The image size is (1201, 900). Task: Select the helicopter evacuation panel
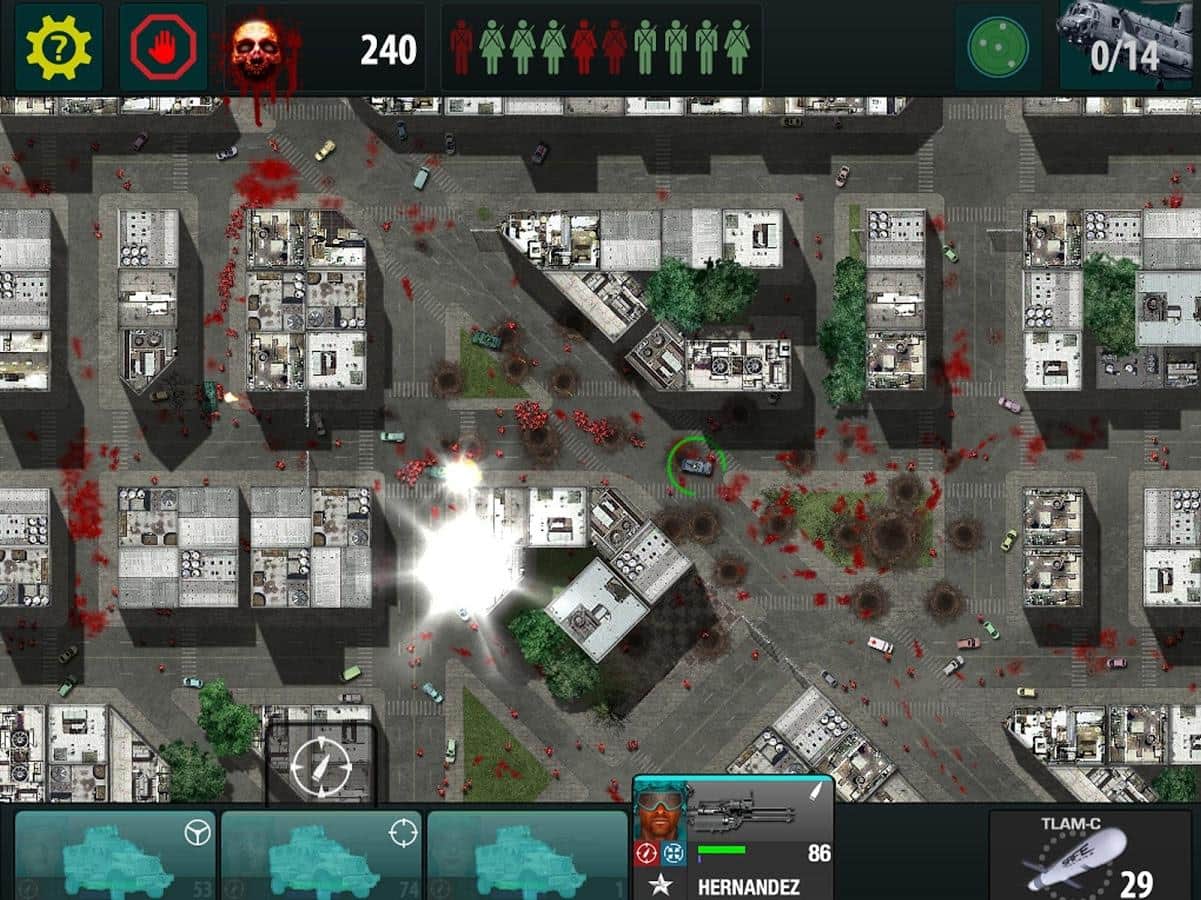(x=1129, y=46)
